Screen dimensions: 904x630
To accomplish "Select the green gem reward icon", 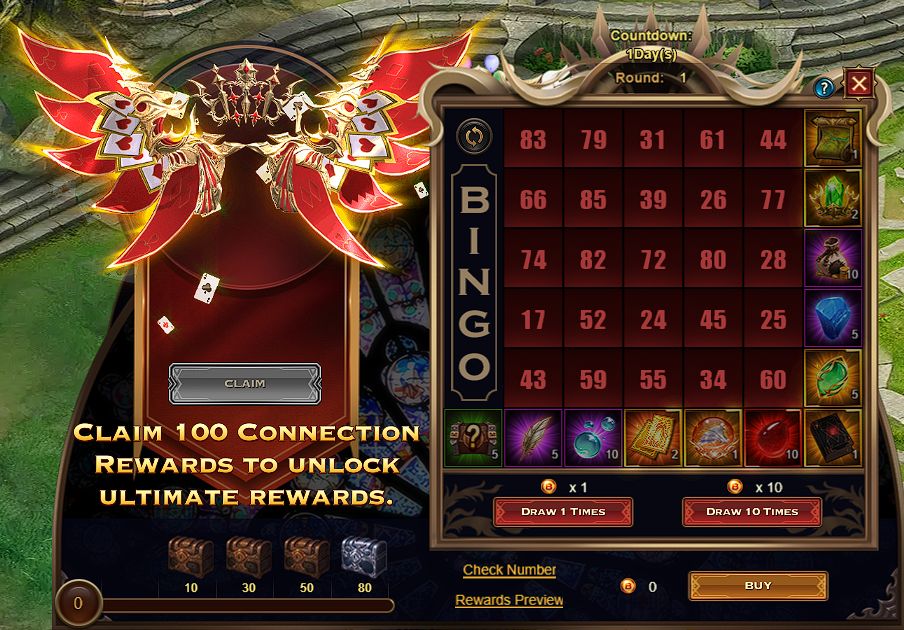I will 833,379.
